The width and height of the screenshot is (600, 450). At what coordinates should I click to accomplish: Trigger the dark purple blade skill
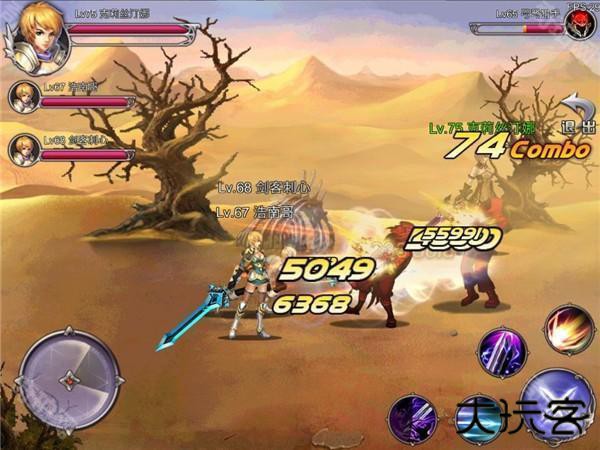tap(412, 417)
